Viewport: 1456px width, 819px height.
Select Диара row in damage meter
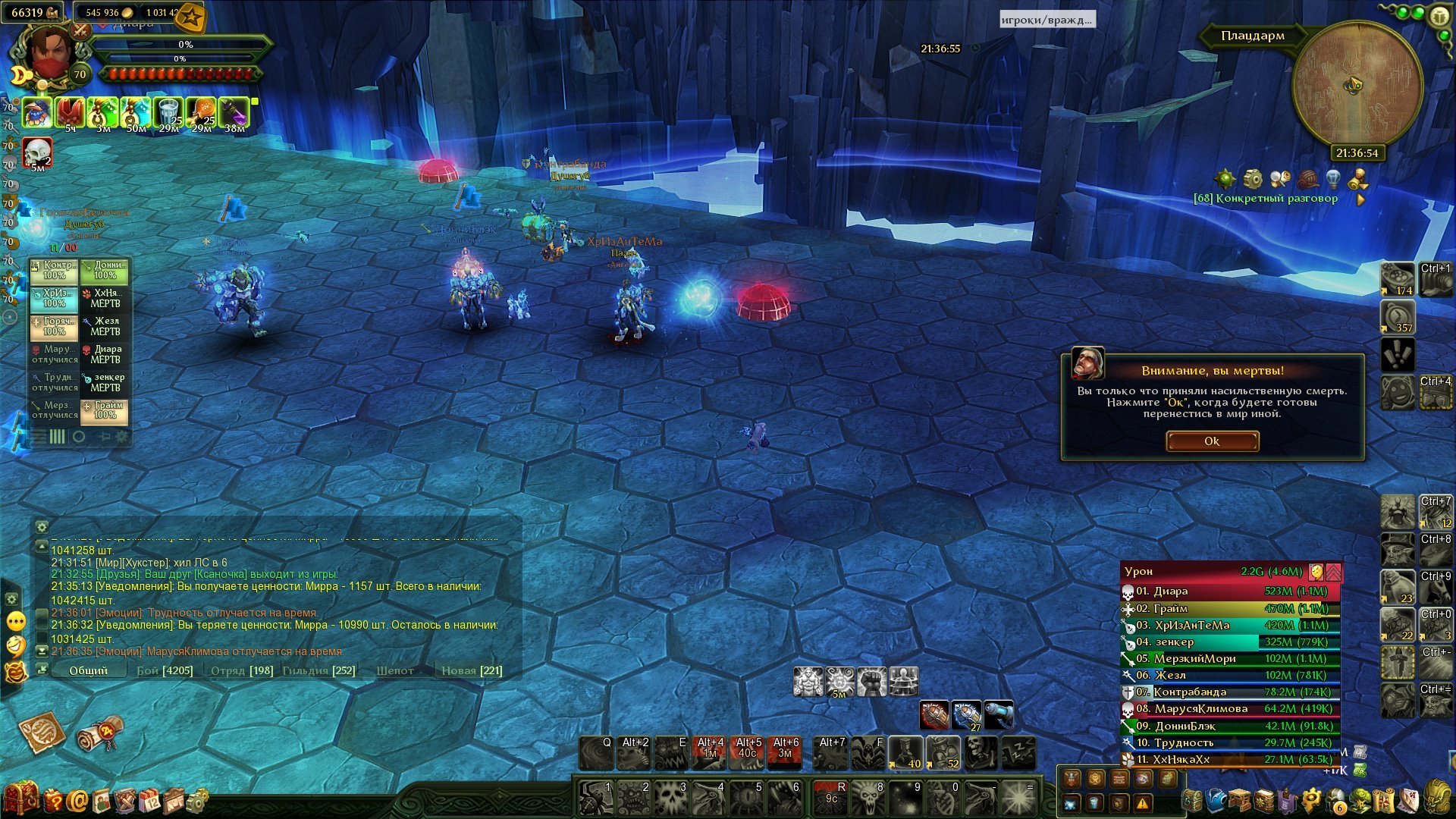point(1230,591)
